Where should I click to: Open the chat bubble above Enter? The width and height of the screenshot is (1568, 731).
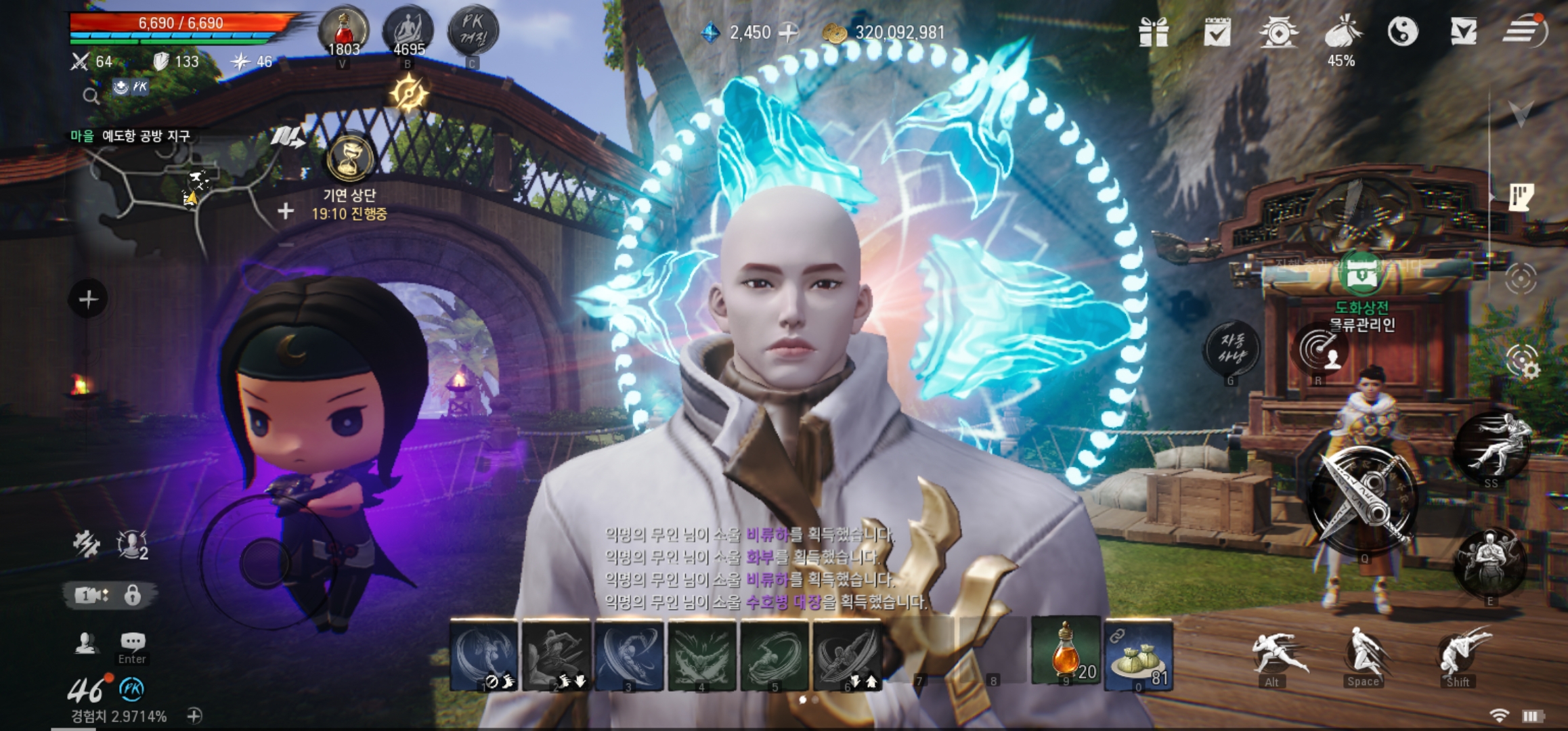pyautogui.click(x=133, y=641)
